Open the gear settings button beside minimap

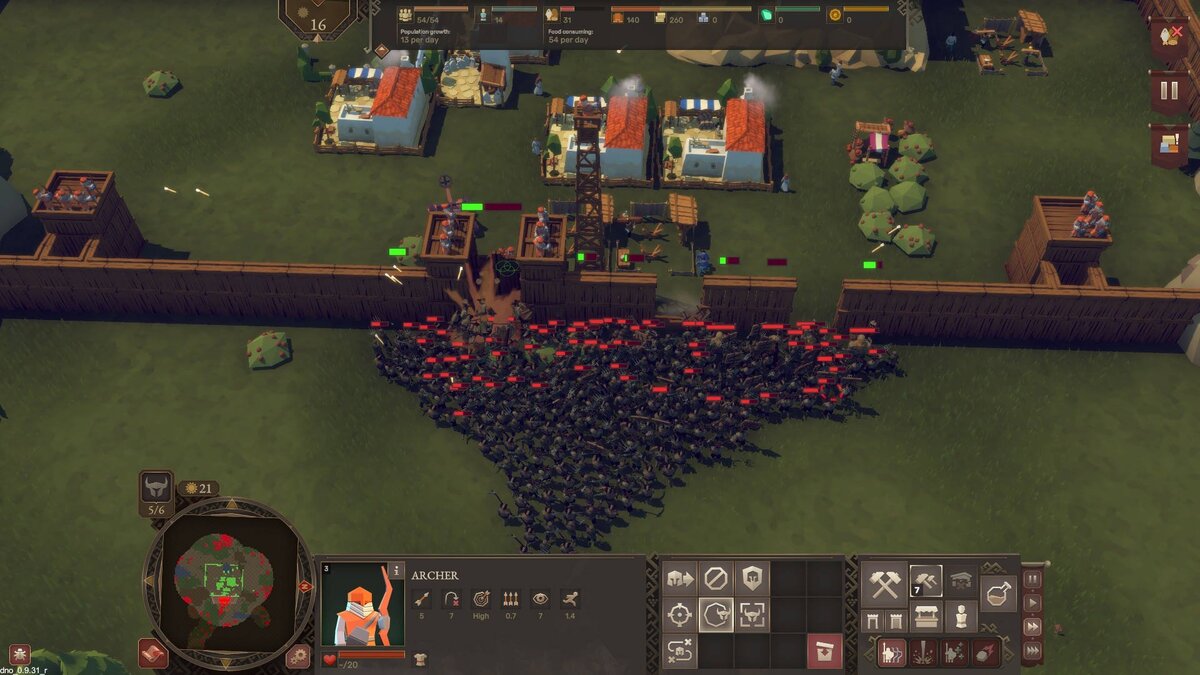pos(297,656)
